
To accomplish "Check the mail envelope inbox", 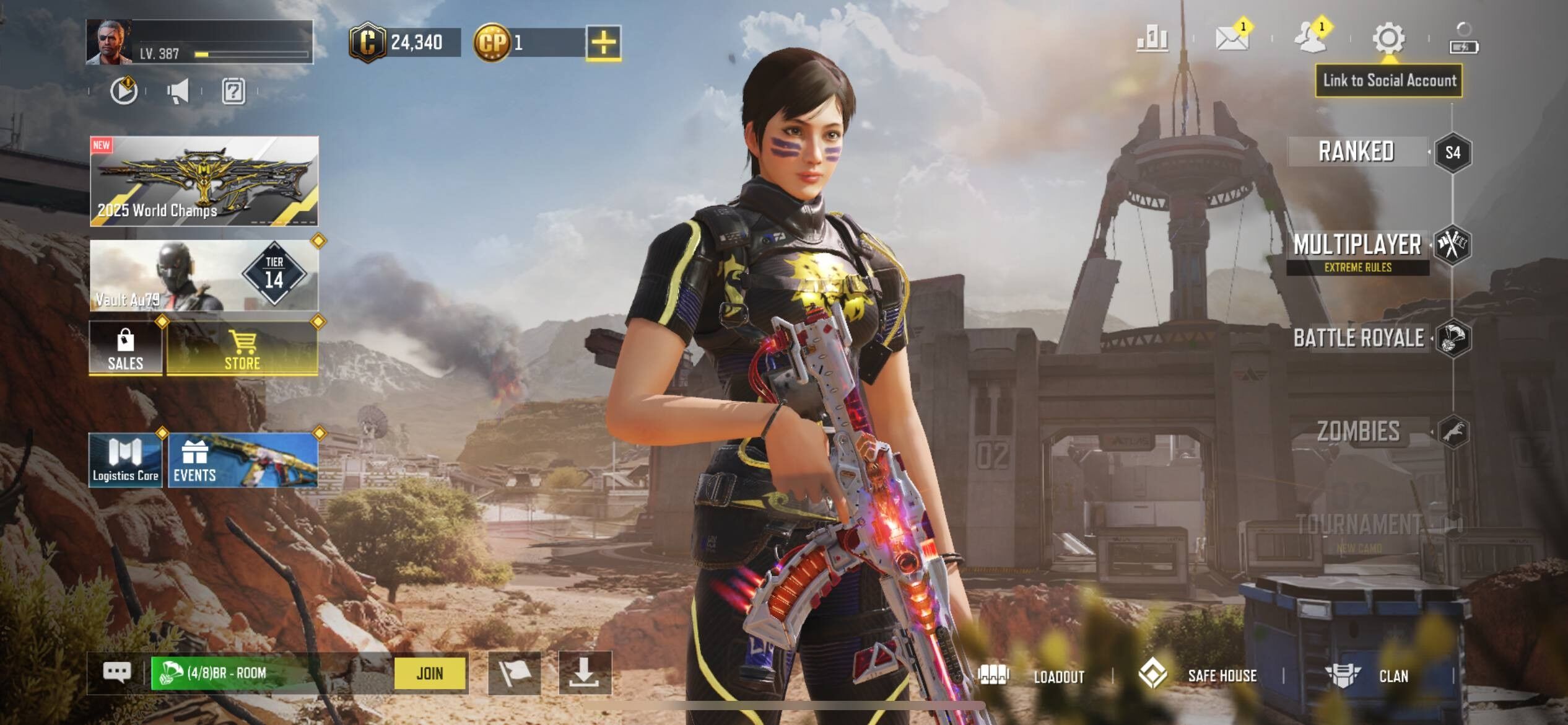I will (x=1231, y=38).
